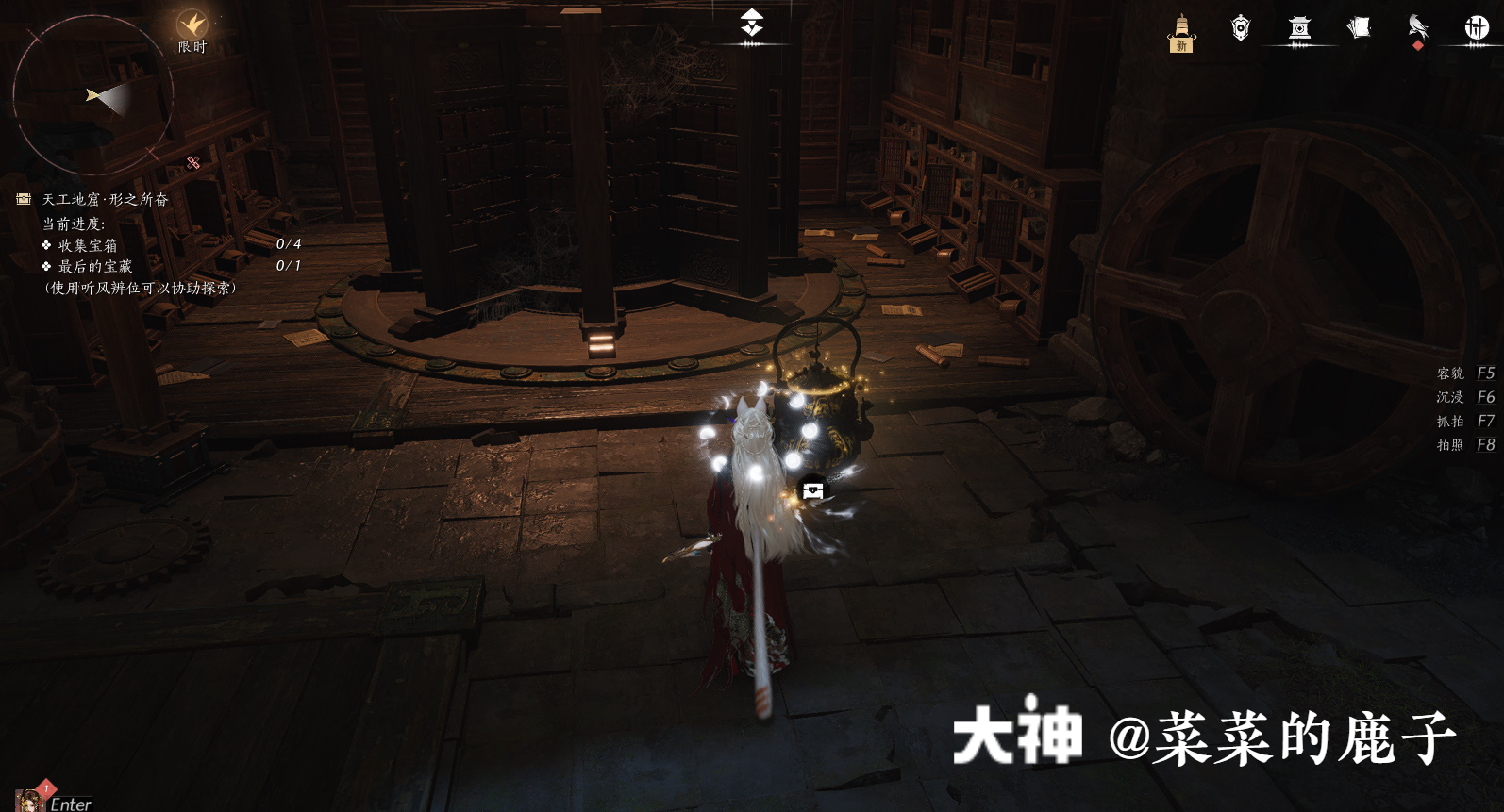Collapse the quest tracker 天工地窟·形之所奋

(x=107, y=197)
